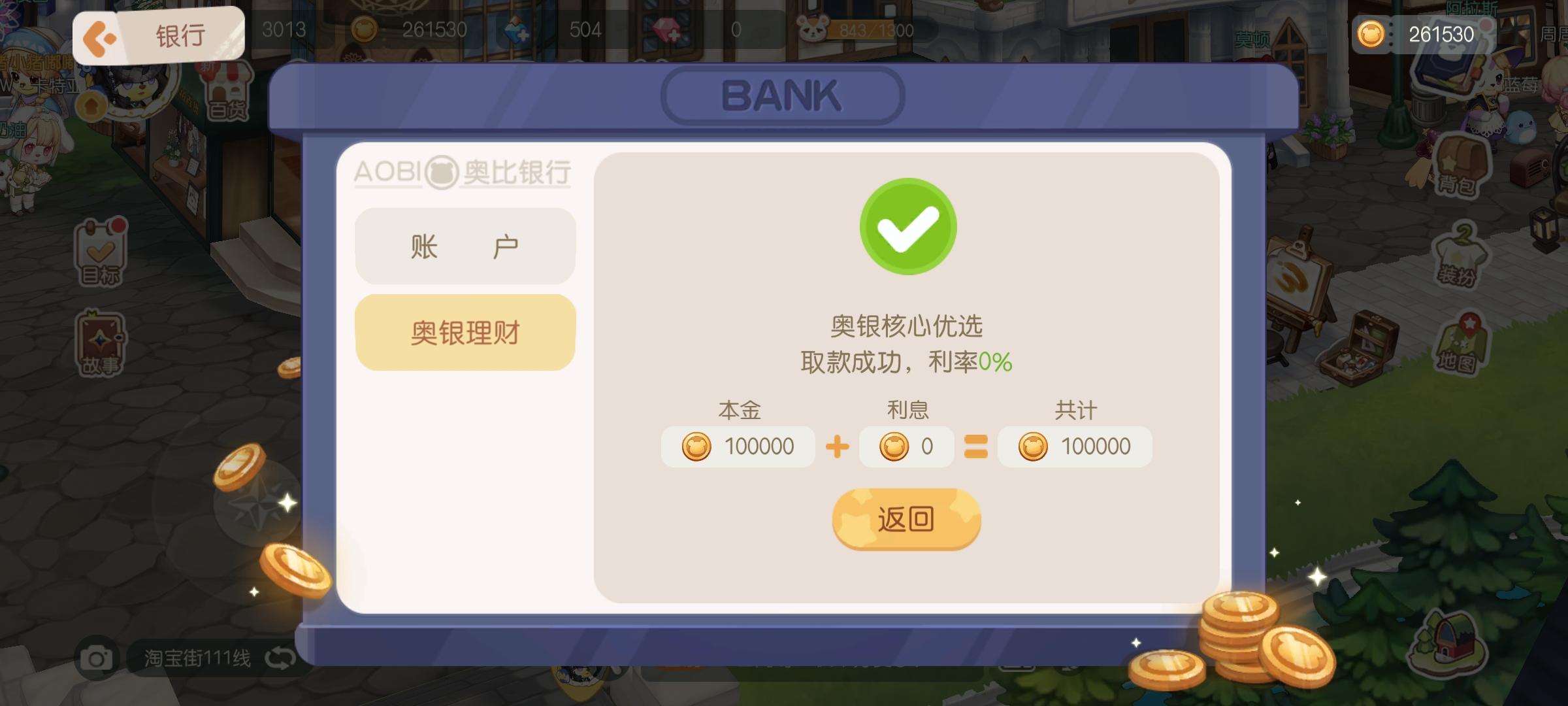Image resolution: width=1568 pixels, height=706 pixels.
Task: Select the 奥银理财 tab
Action: [x=465, y=332]
